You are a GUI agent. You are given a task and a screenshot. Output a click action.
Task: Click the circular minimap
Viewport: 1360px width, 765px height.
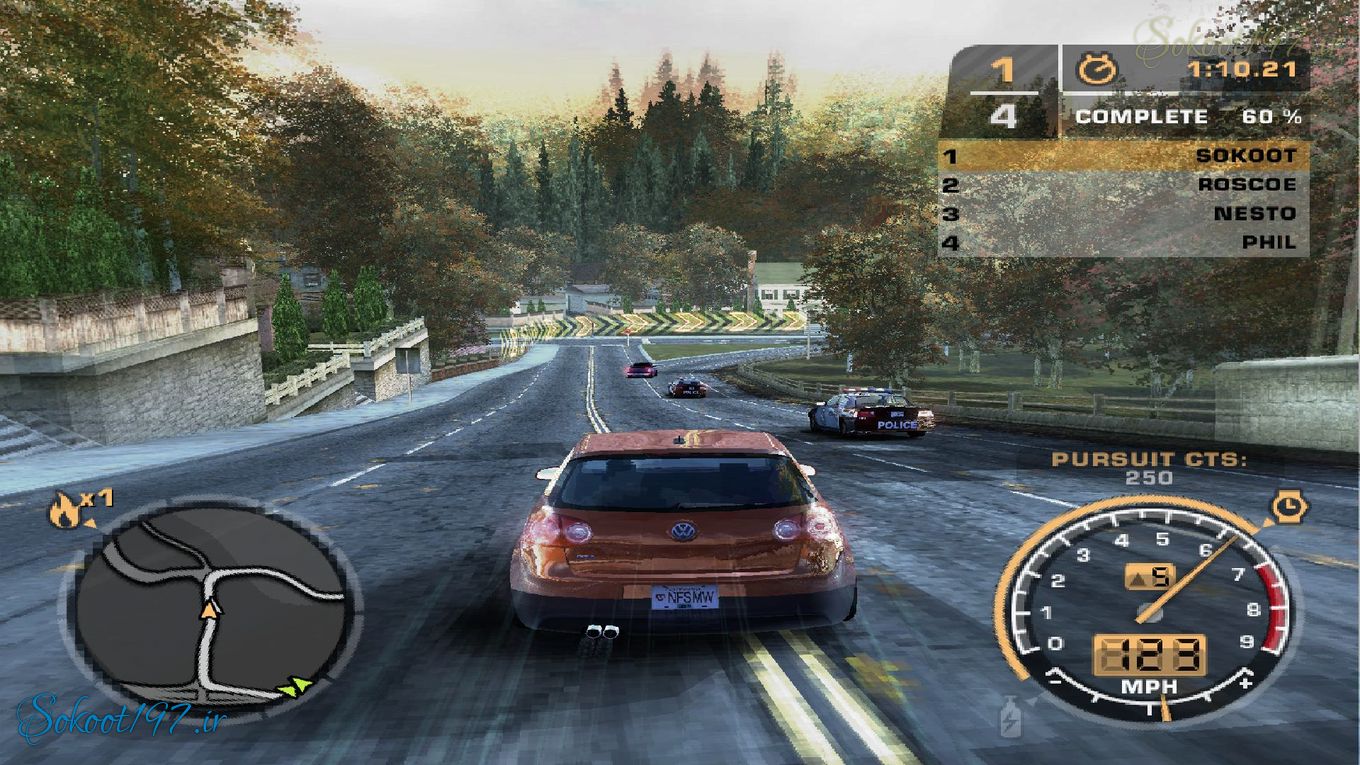coord(211,604)
